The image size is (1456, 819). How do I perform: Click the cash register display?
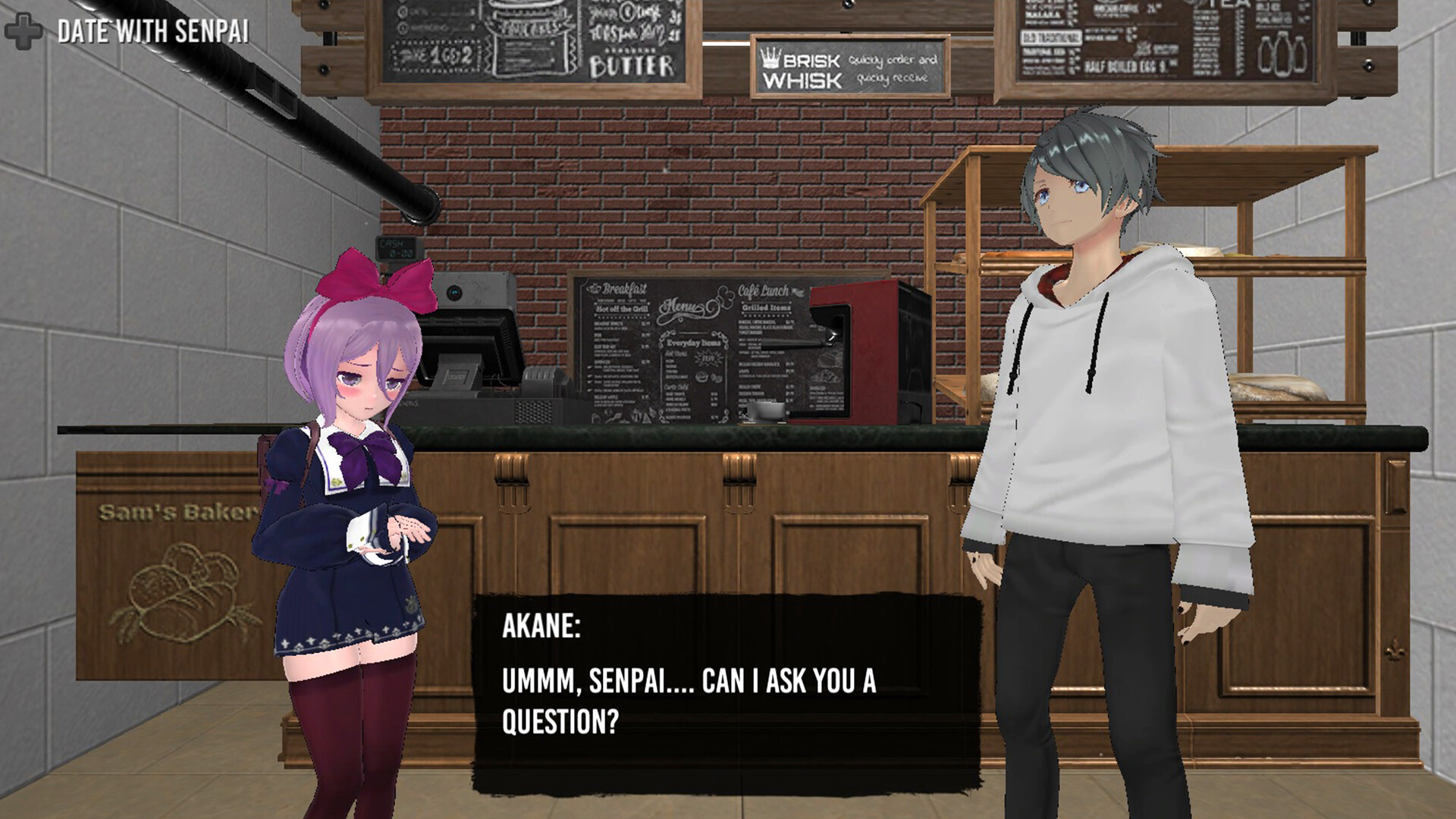[470, 341]
